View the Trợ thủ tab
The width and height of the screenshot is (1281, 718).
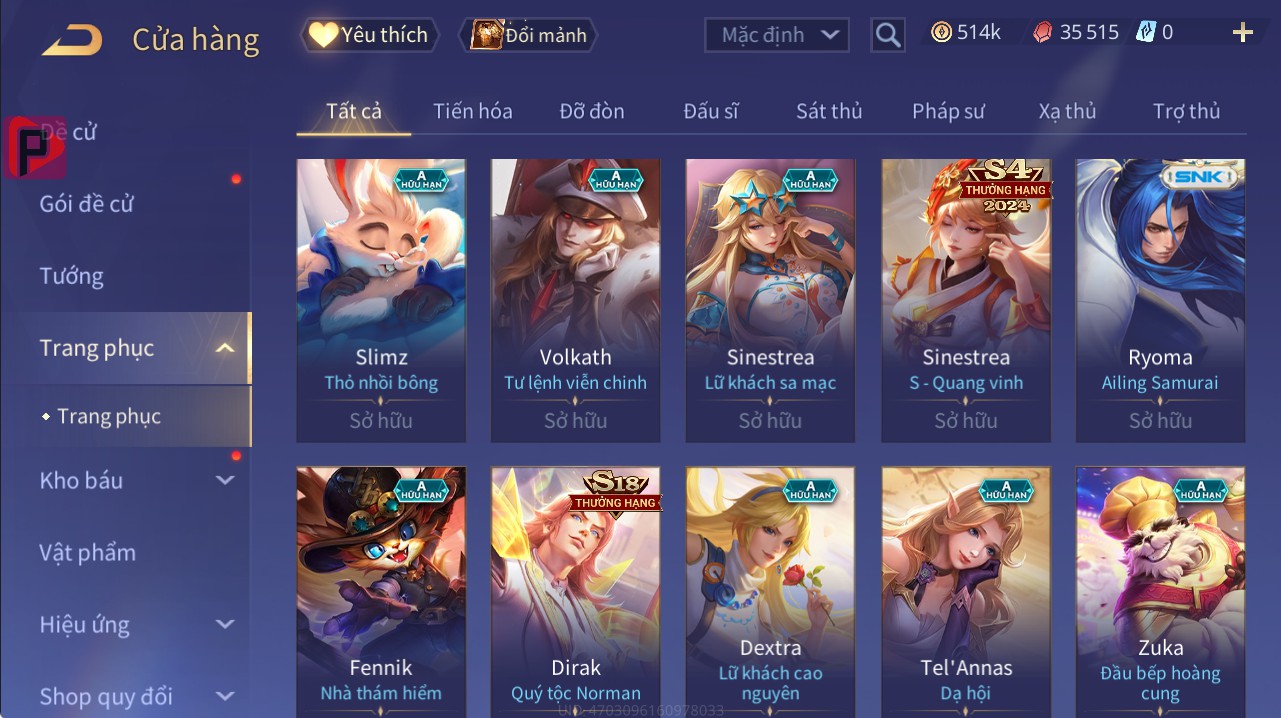tap(1186, 111)
